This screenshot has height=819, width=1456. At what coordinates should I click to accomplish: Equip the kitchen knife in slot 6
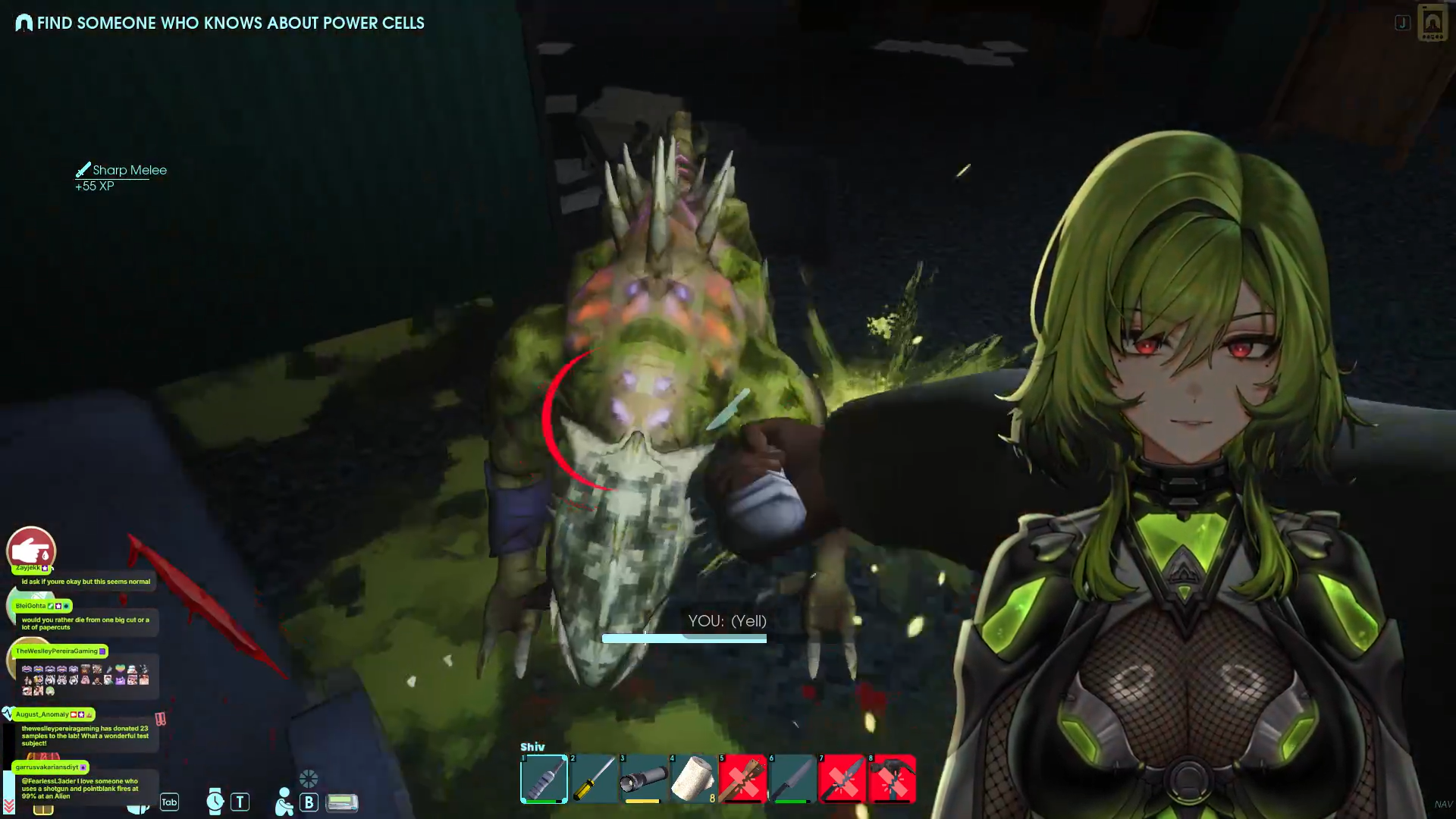[x=792, y=779]
